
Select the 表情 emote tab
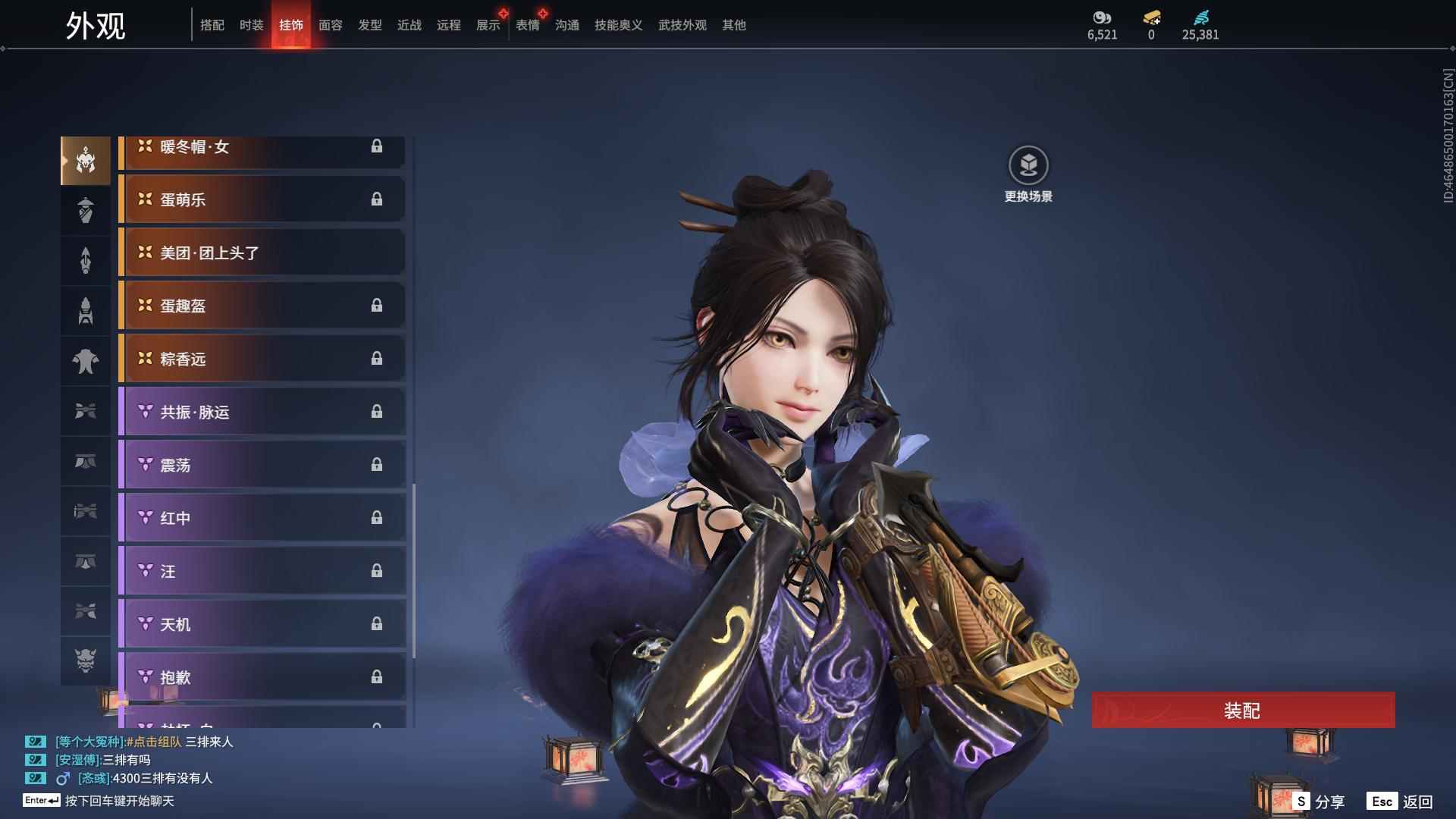coord(528,25)
